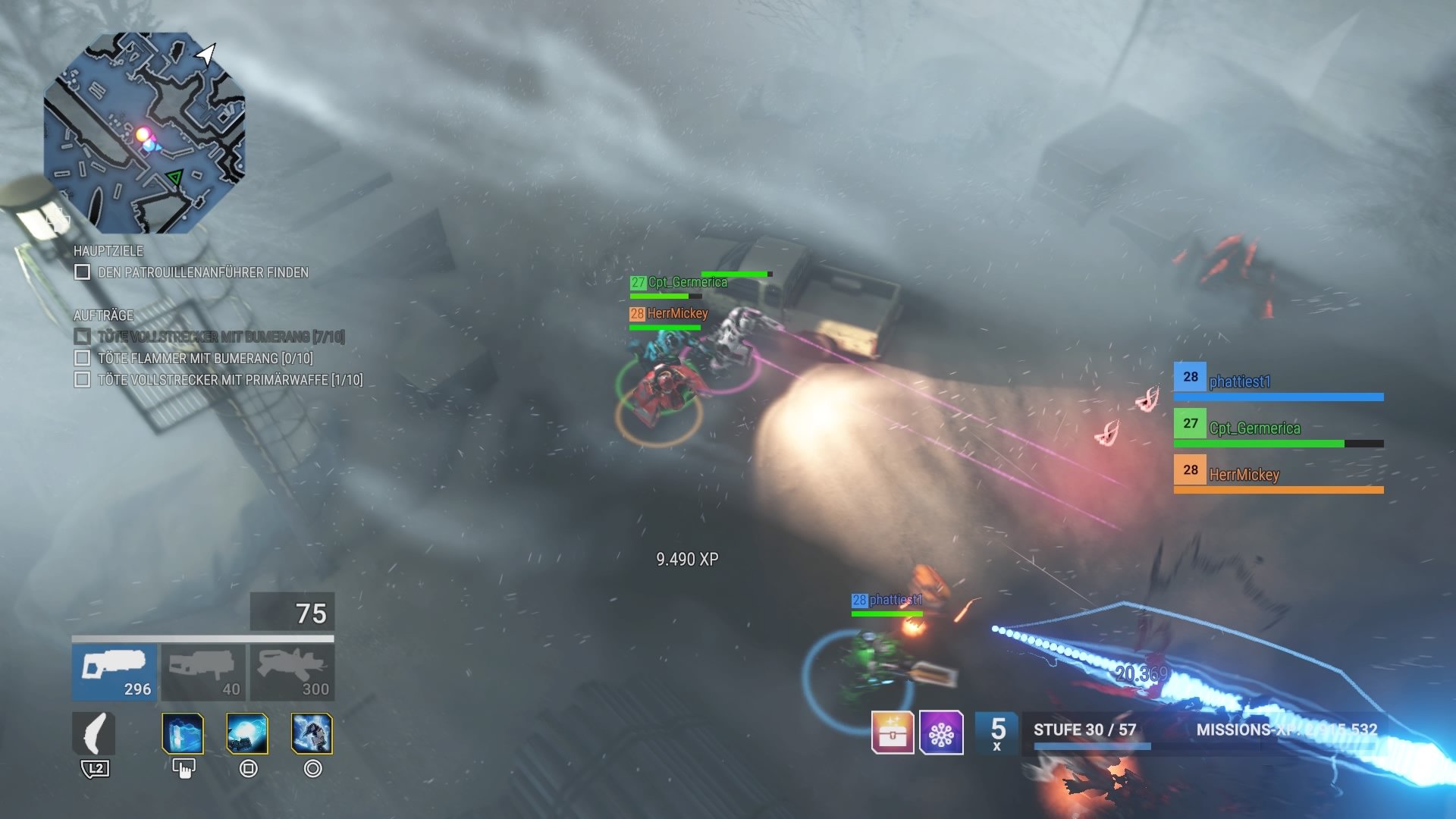This screenshot has height=819, width=1456.
Task: Toggle the 'Den Patrouillenanführer finden' objective checkbox
Action: pyautogui.click(x=82, y=272)
